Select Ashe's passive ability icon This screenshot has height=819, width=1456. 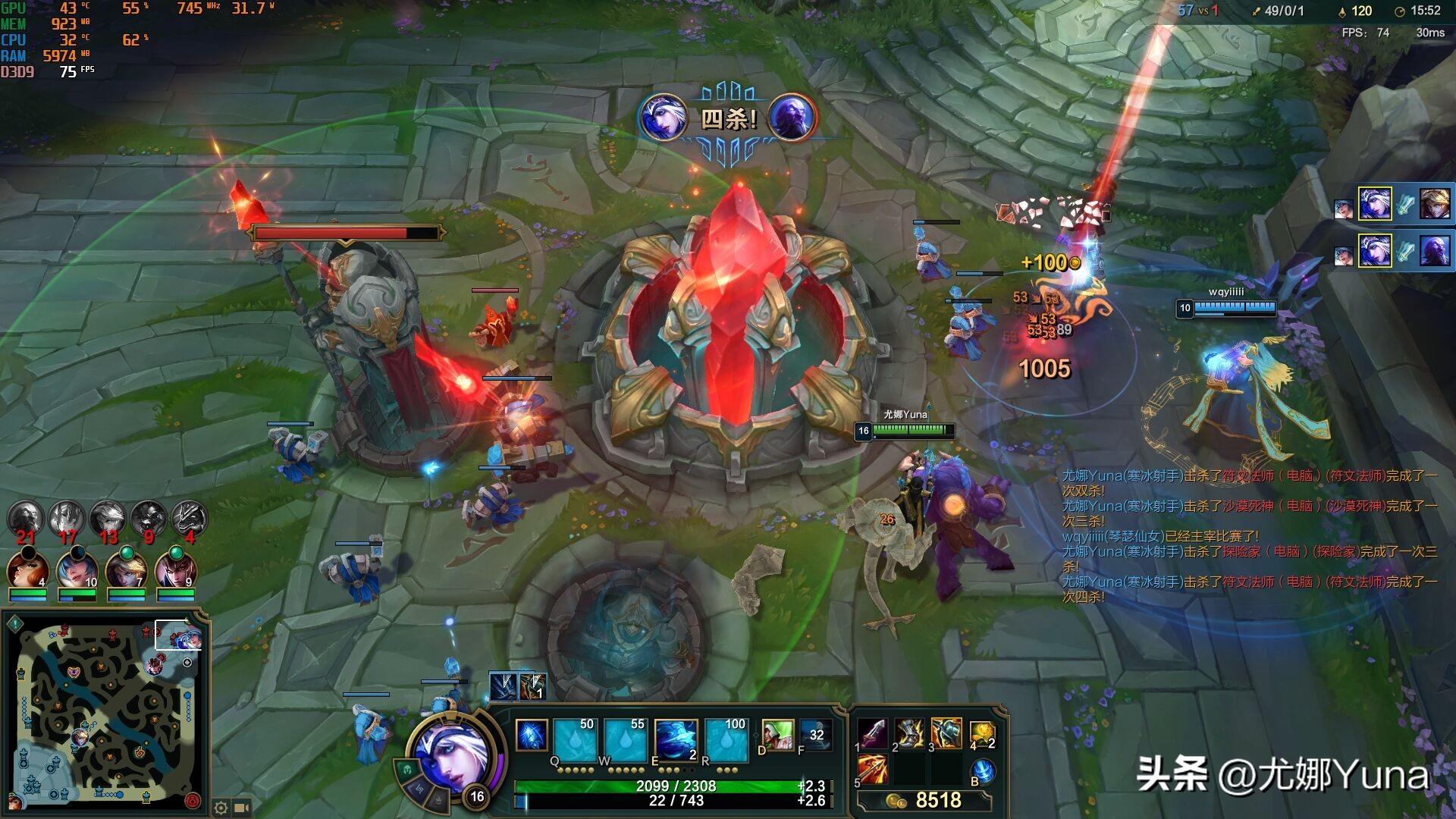532,736
